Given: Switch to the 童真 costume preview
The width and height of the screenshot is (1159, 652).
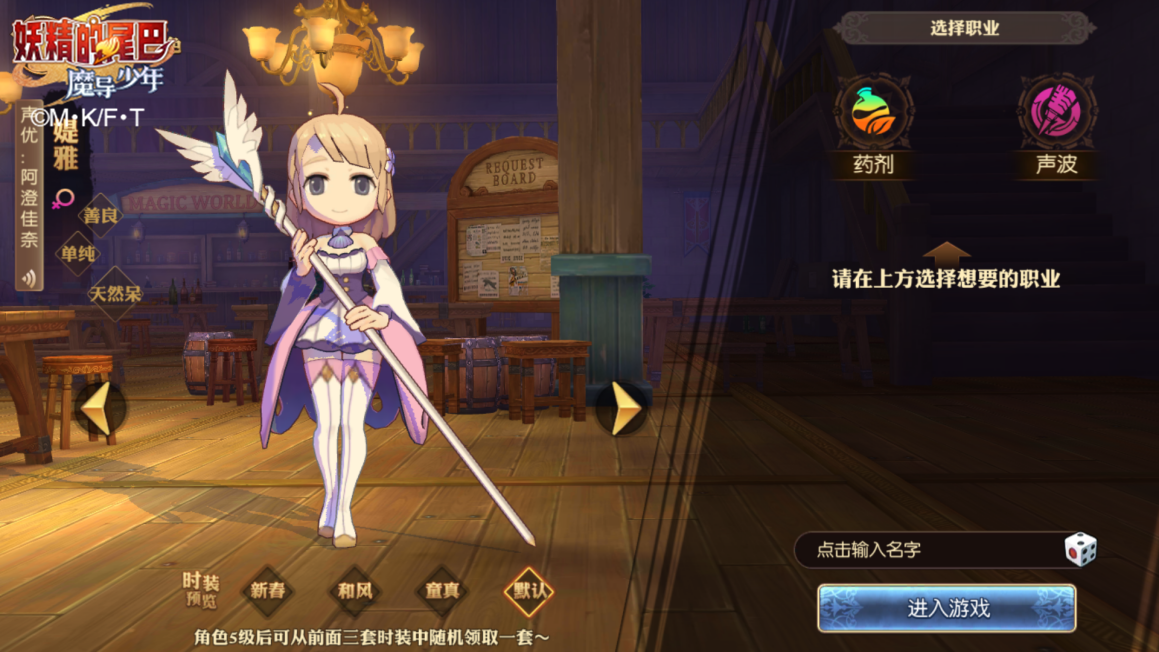Looking at the screenshot, I should (x=442, y=591).
